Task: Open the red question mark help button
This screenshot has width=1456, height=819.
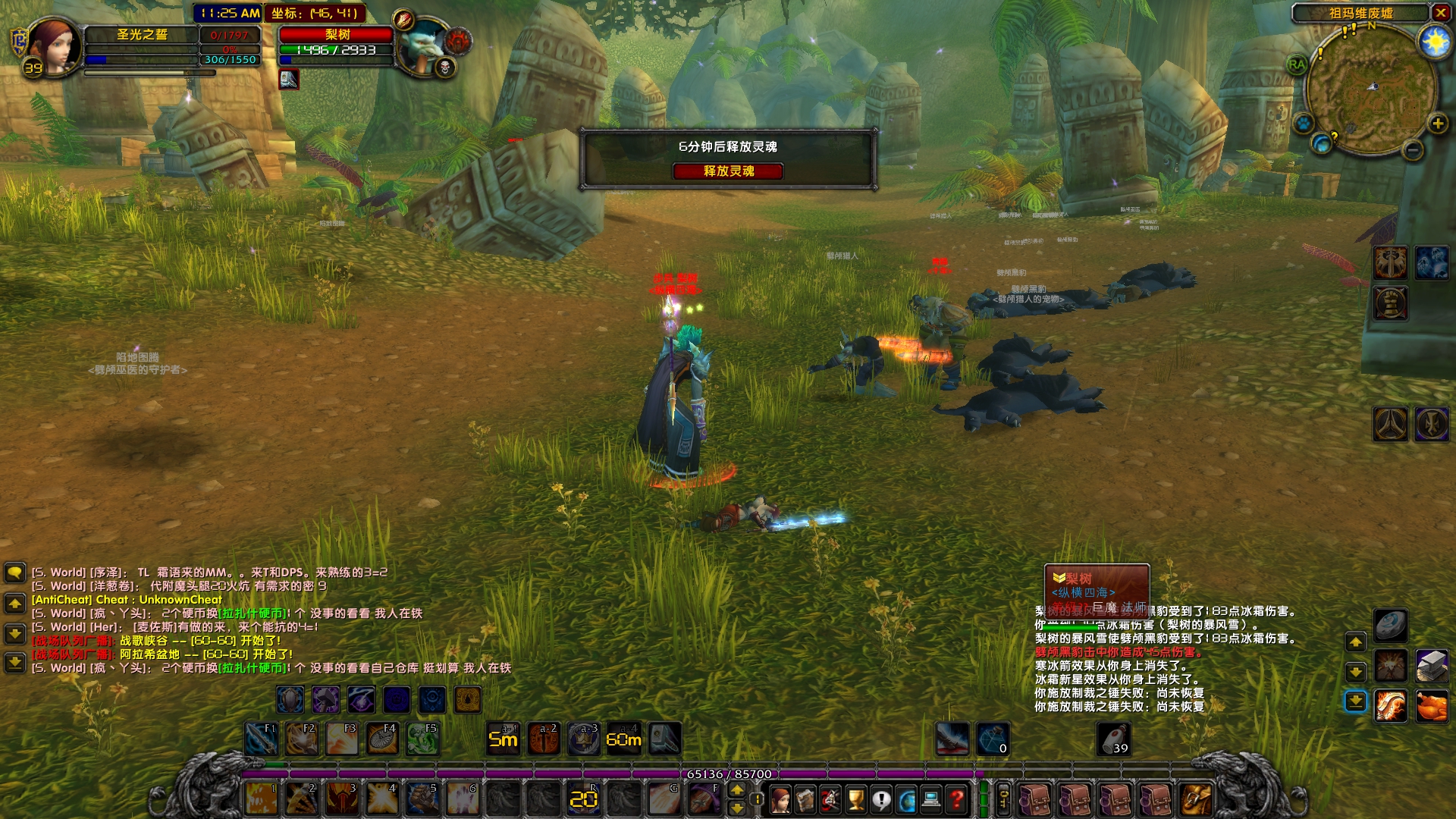Action: (957, 799)
